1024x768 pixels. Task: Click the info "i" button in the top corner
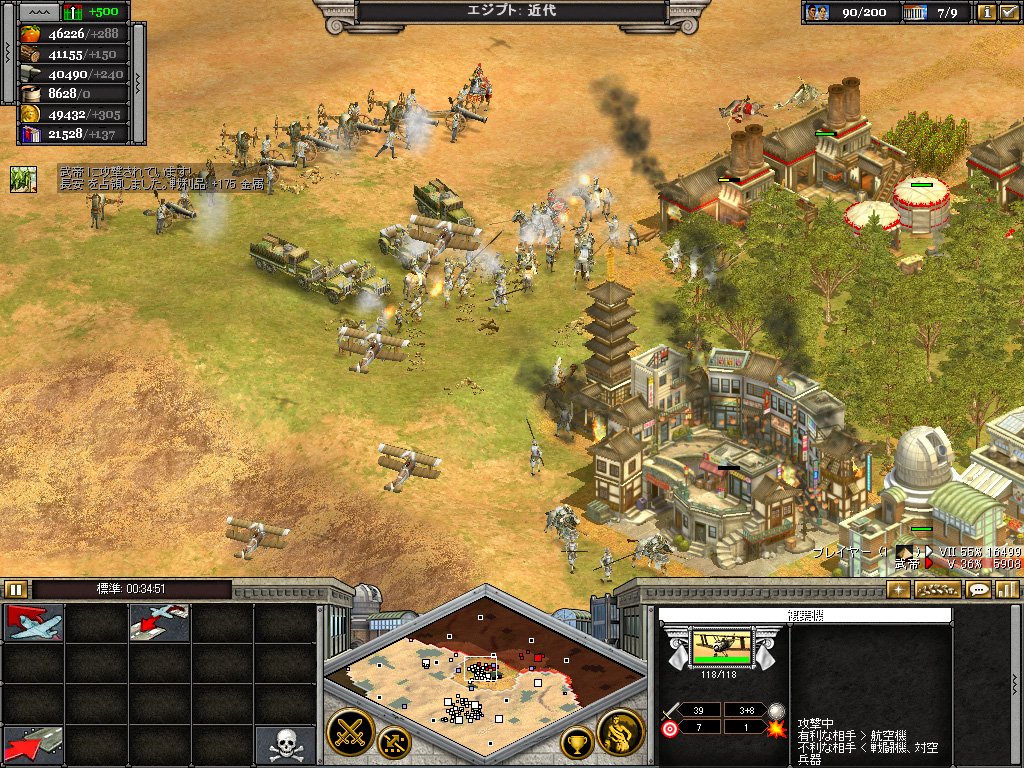[x=987, y=12]
